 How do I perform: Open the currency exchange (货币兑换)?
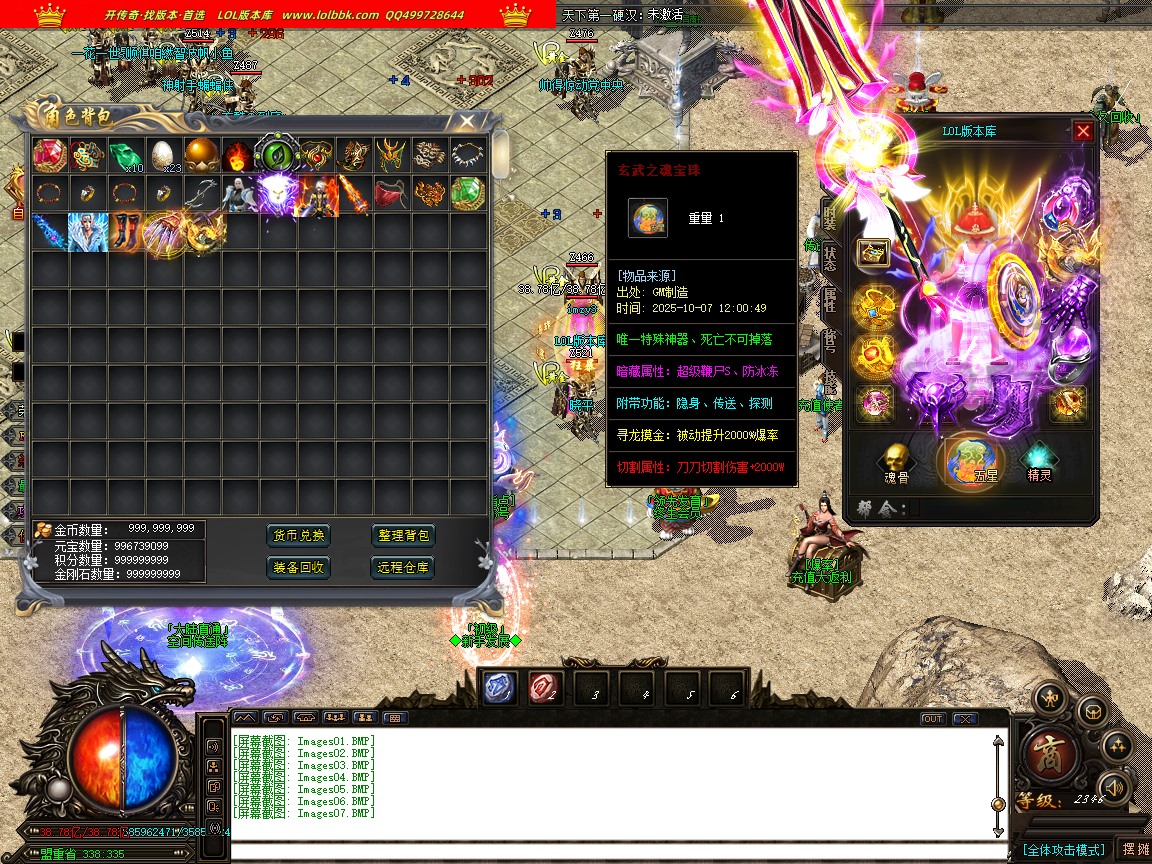300,535
